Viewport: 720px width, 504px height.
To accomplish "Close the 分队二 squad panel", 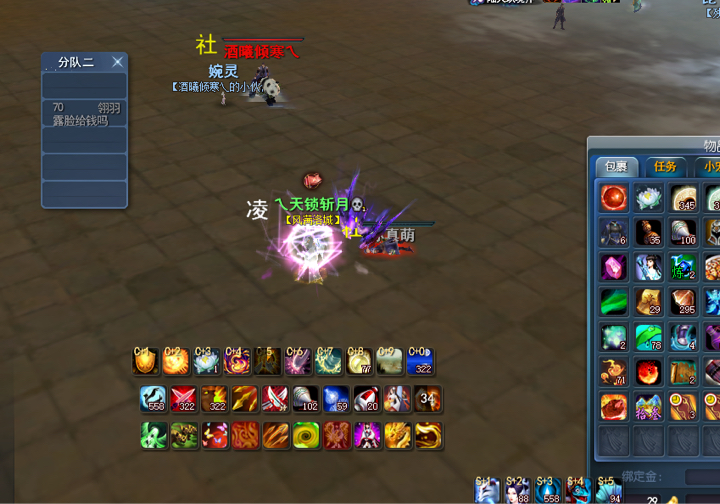I will 117,62.
